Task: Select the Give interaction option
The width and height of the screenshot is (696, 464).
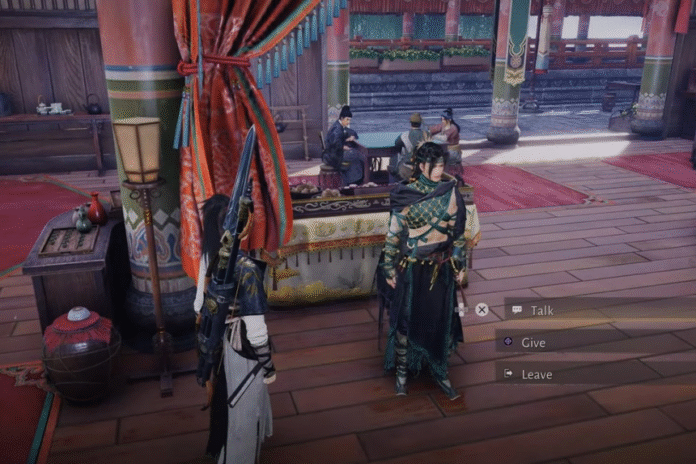Action: [533, 342]
